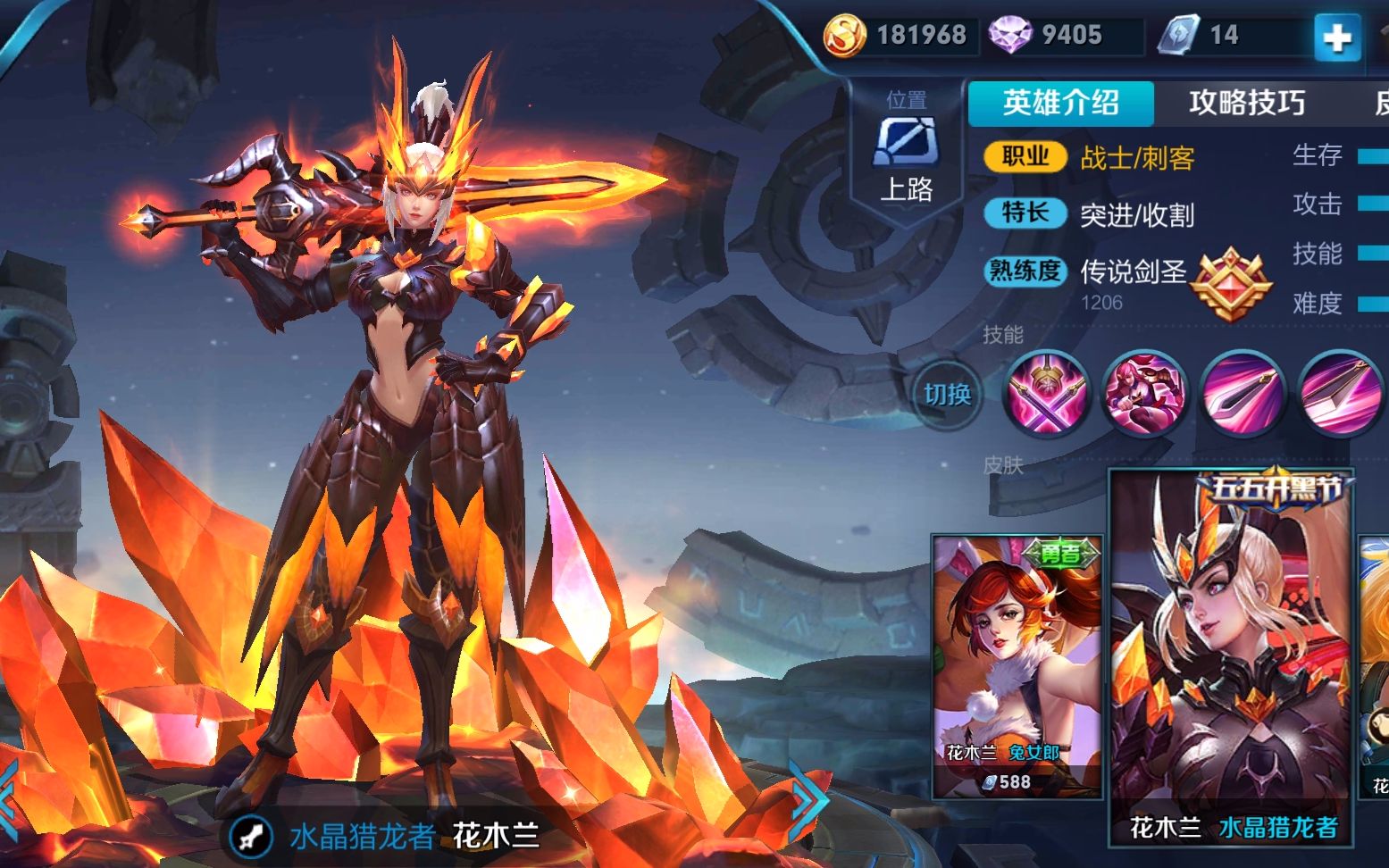Image resolution: width=1389 pixels, height=868 pixels.
Task: Click the 特长 label badge
Action: (1024, 214)
